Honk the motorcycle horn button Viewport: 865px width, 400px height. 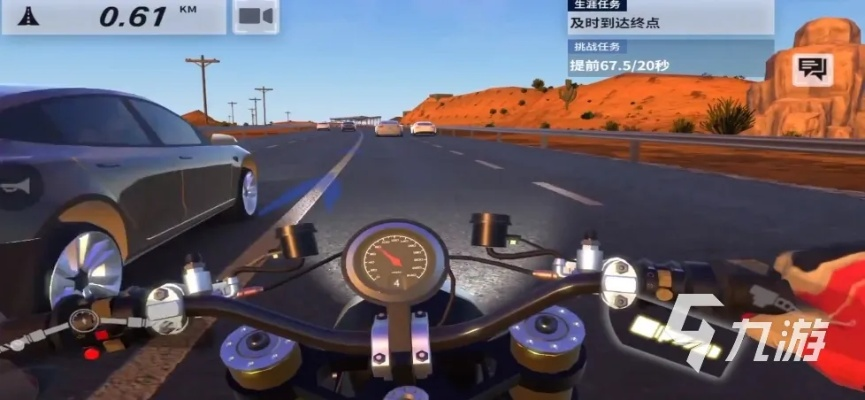point(21,187)
